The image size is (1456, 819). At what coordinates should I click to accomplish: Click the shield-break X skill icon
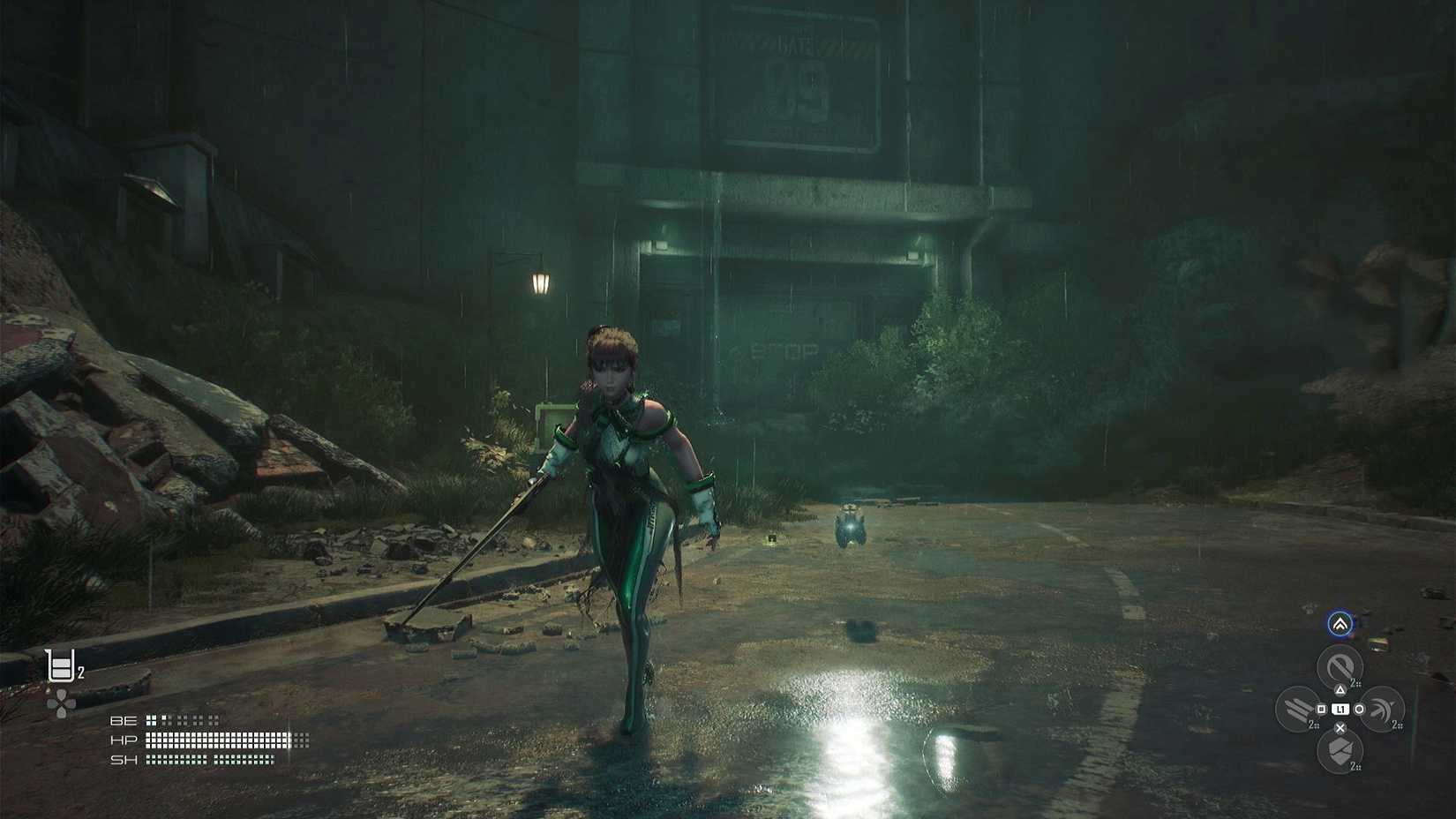click(1340, 750)
